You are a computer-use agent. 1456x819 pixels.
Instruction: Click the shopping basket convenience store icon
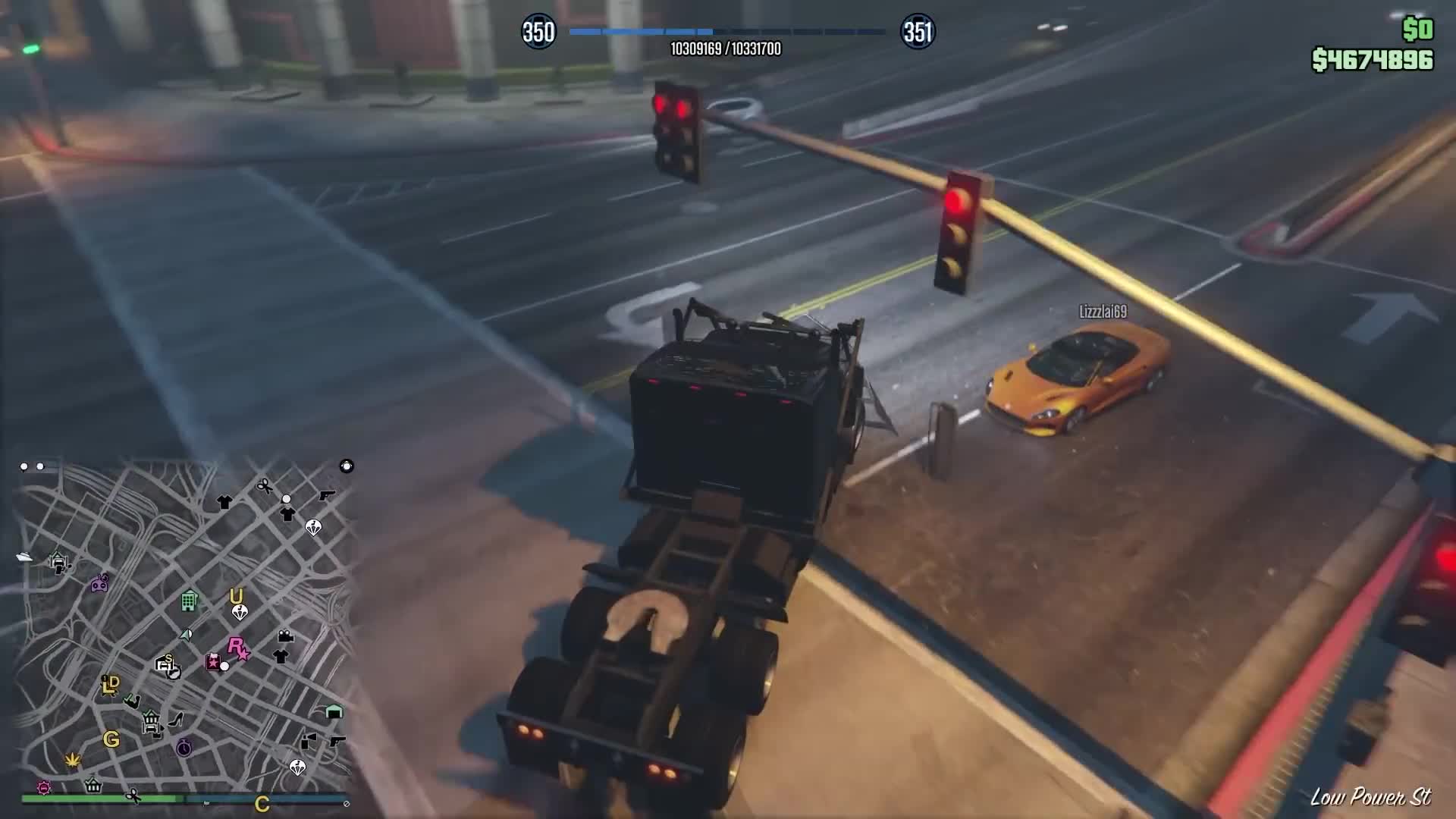(93, 786)
